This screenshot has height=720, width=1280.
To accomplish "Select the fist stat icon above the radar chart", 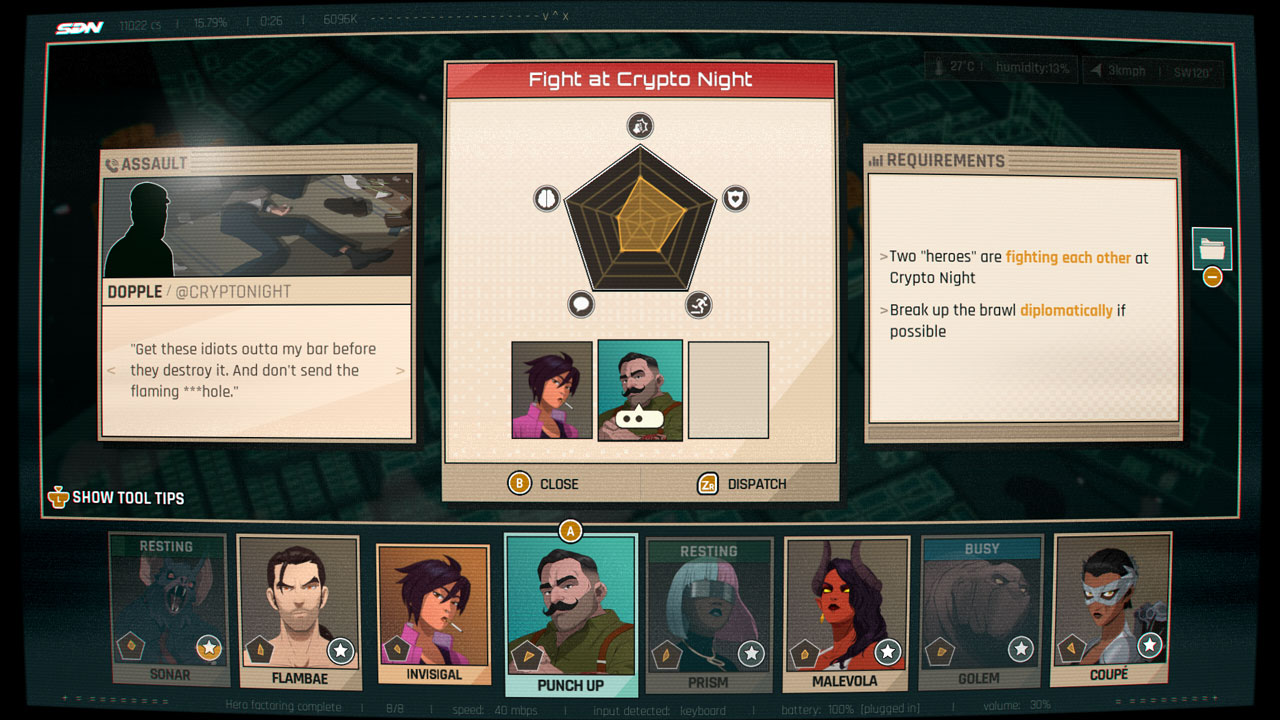I will pyautogui.click(x=640, y=126).
